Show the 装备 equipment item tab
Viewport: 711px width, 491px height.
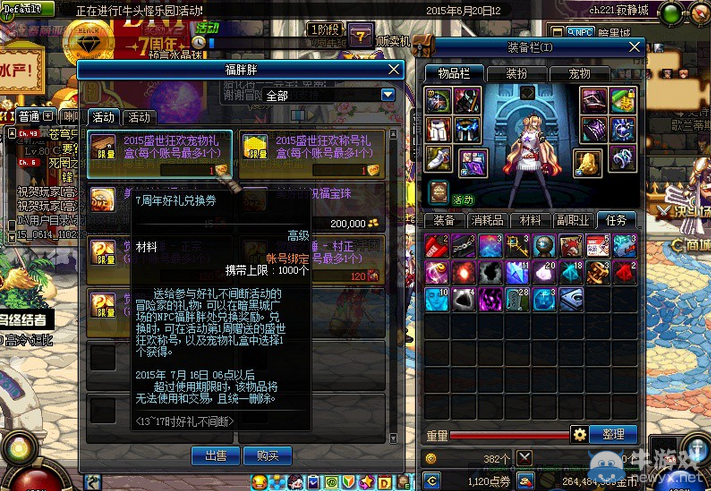pos(444,220)
